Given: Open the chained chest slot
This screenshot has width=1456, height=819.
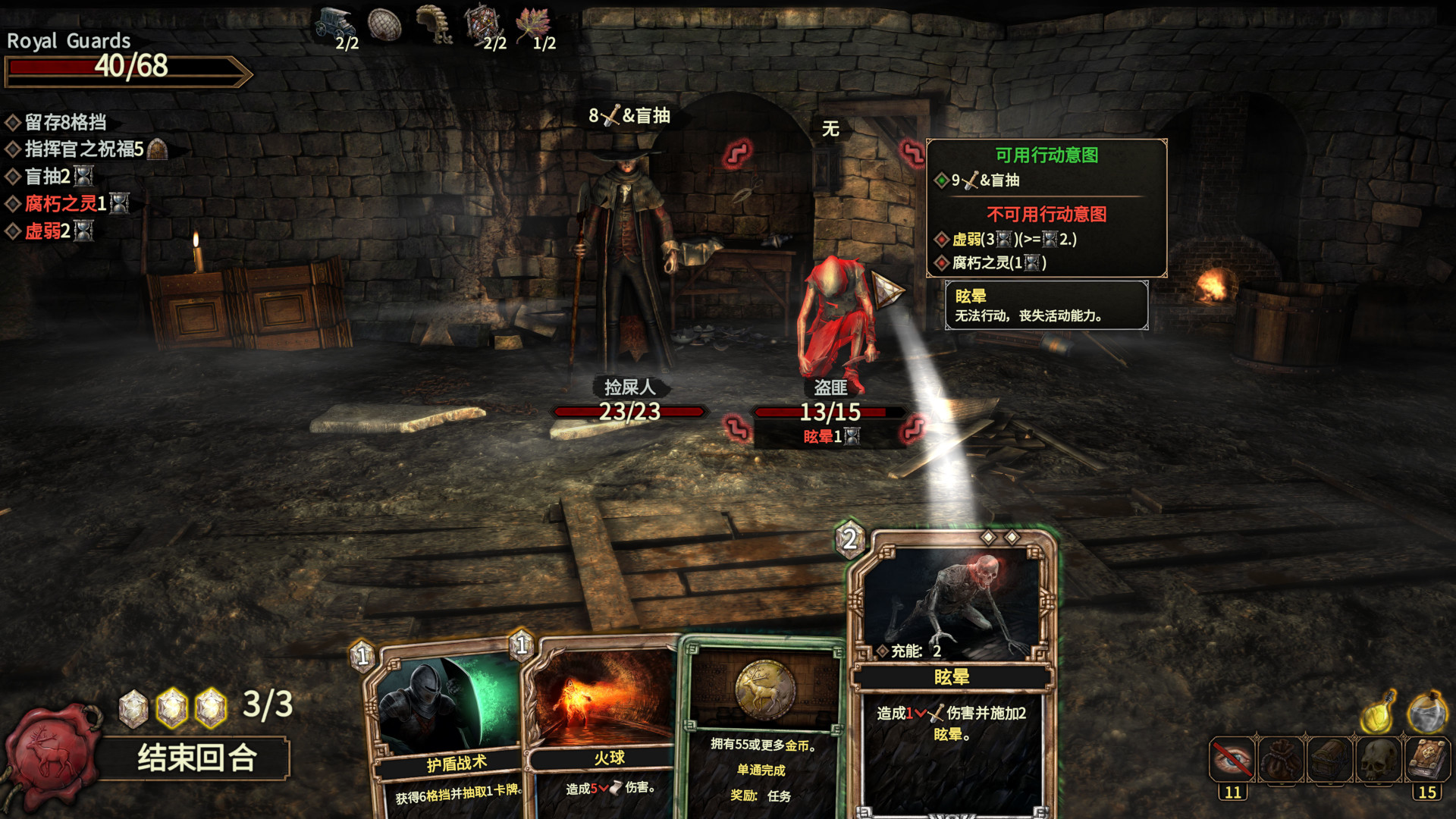Looking at the screenshot, I should point(1329,759).
